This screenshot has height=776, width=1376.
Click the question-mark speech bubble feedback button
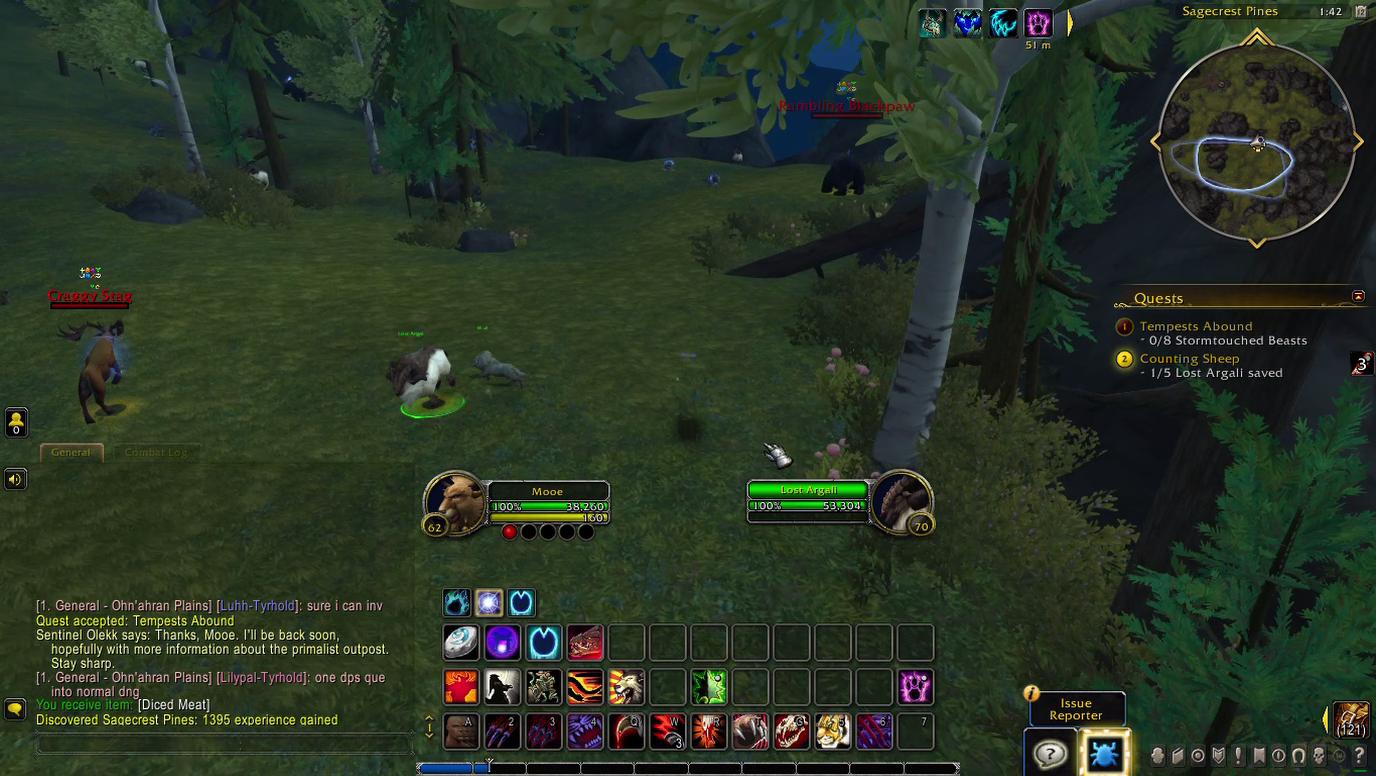click(1050, 754)
